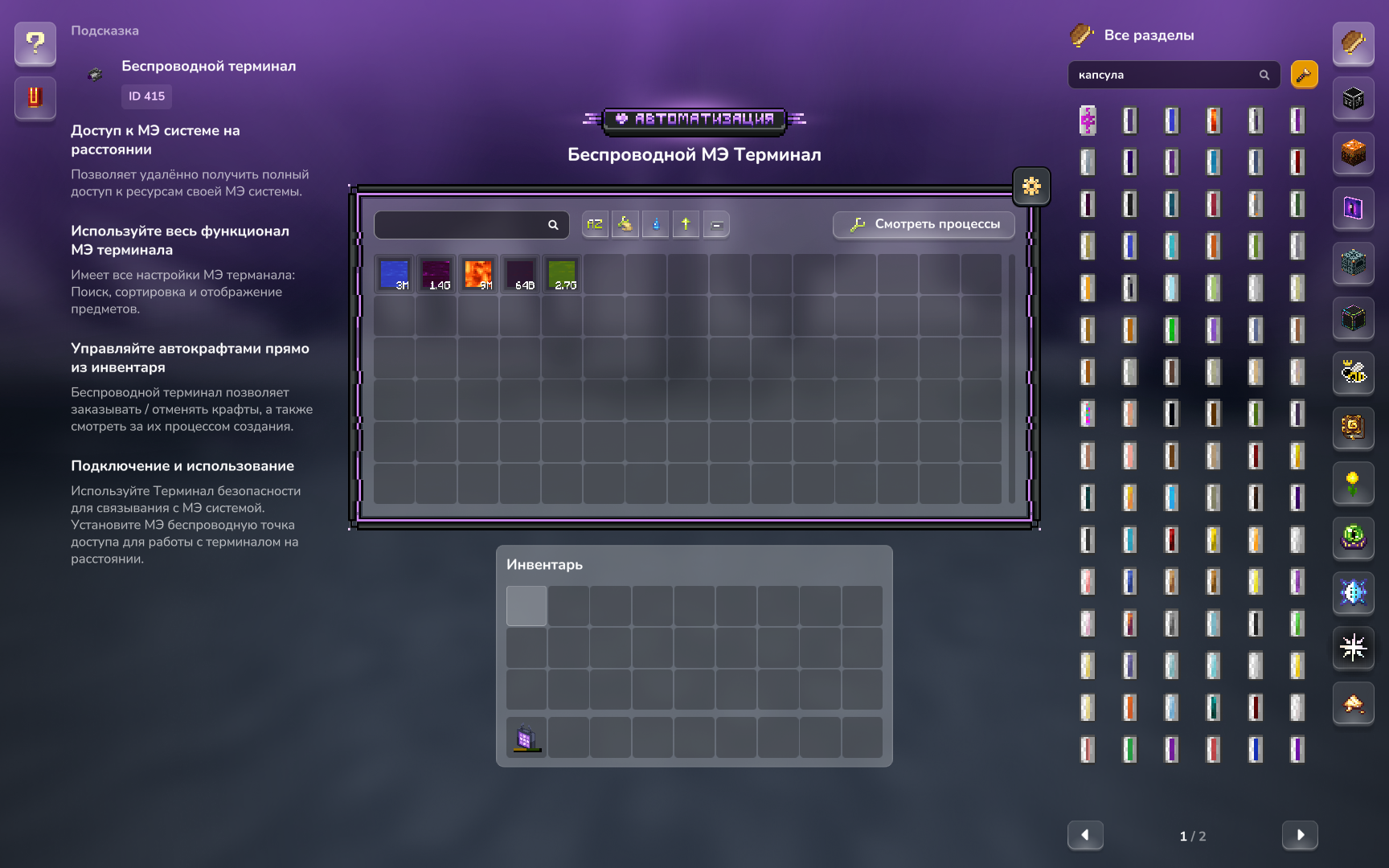This screenshot has height=868, width=1389.
Task: Click the yellow arrow sort direction button
Action: (686, 224)
